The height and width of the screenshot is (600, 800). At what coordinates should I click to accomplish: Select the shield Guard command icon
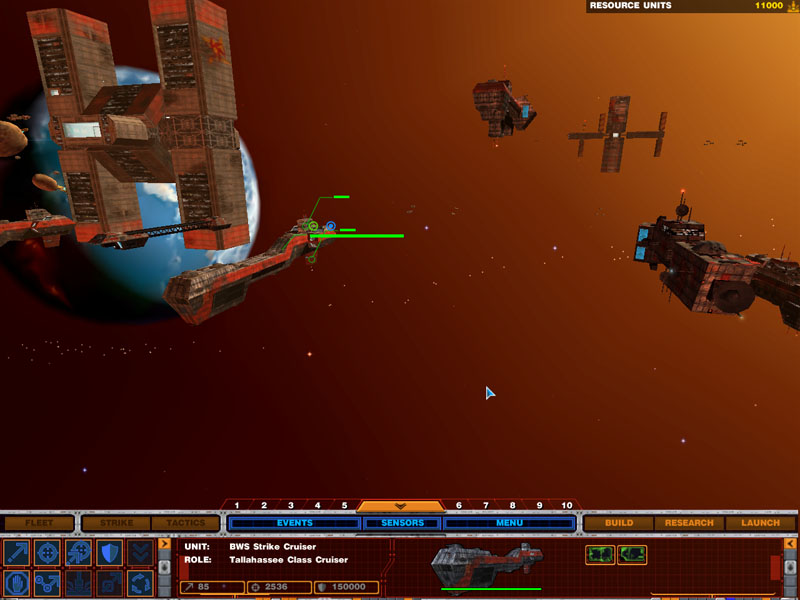pos(110,552)
